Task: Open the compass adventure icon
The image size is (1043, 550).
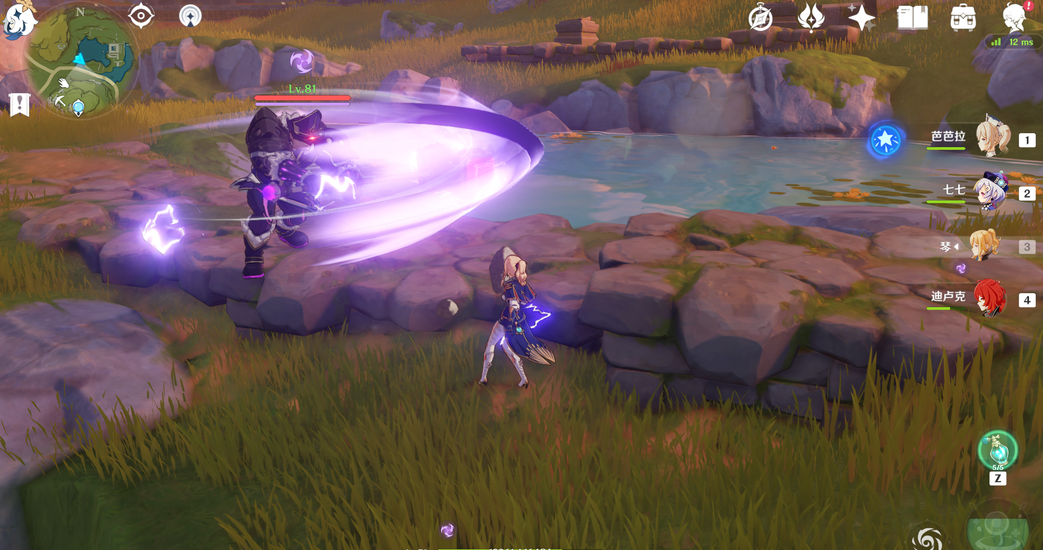Action: click(760, 18)
